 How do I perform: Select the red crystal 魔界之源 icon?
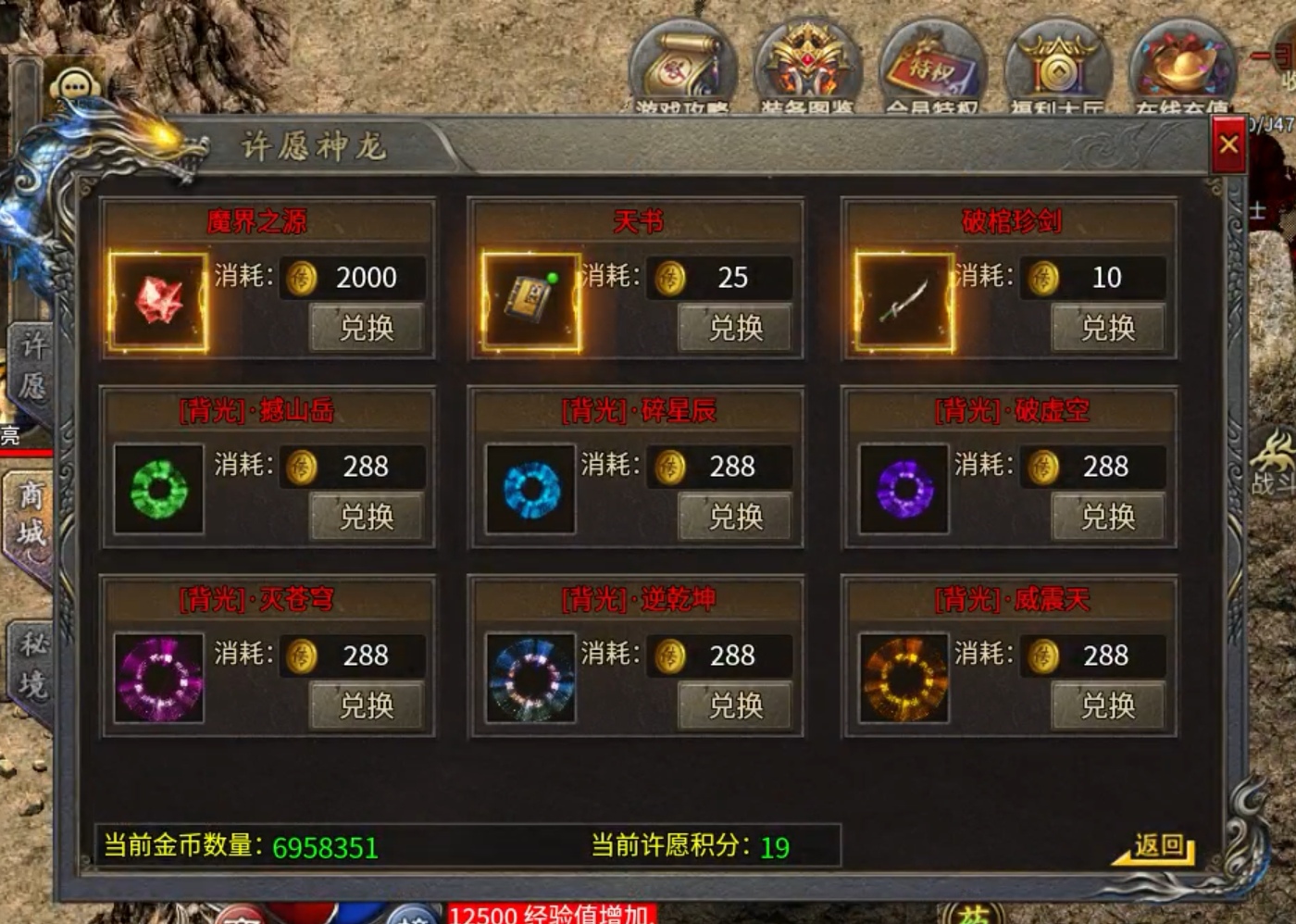(158, 302)
